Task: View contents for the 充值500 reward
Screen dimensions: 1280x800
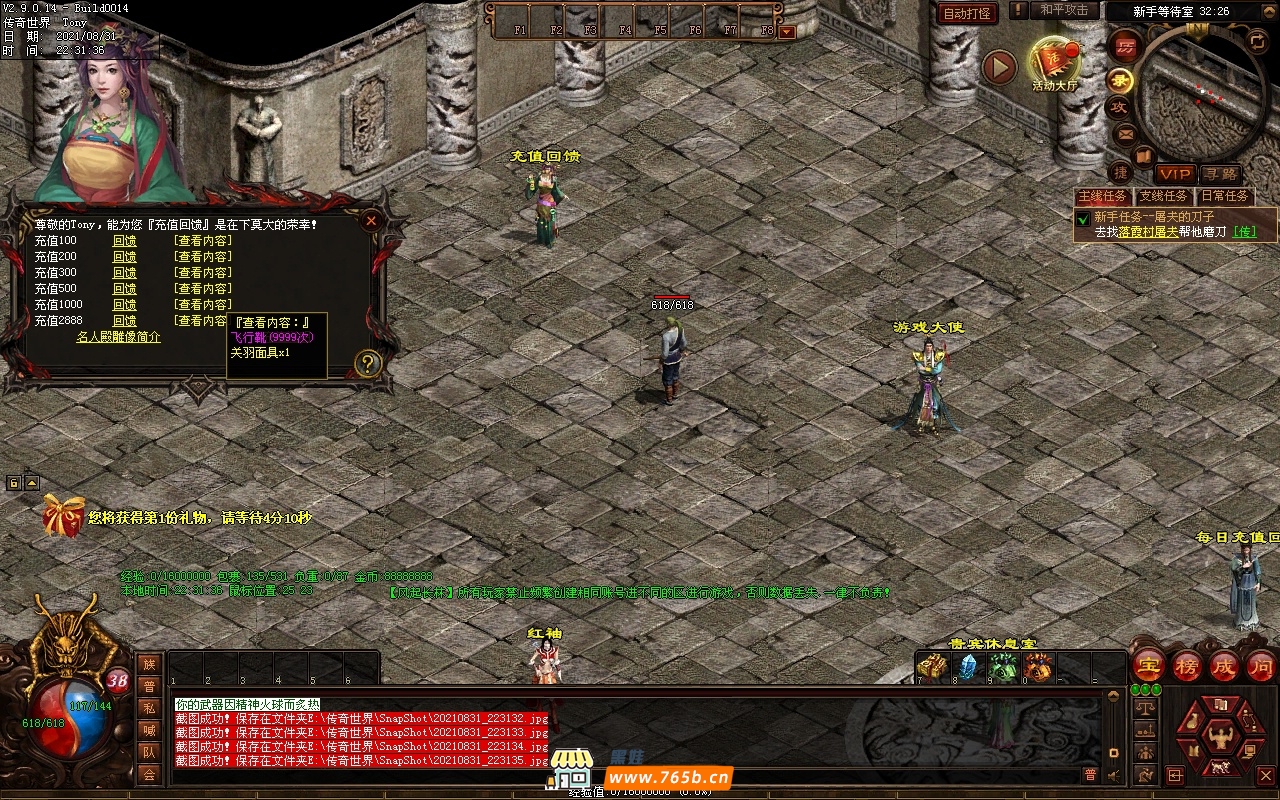Action: point(202,289)
